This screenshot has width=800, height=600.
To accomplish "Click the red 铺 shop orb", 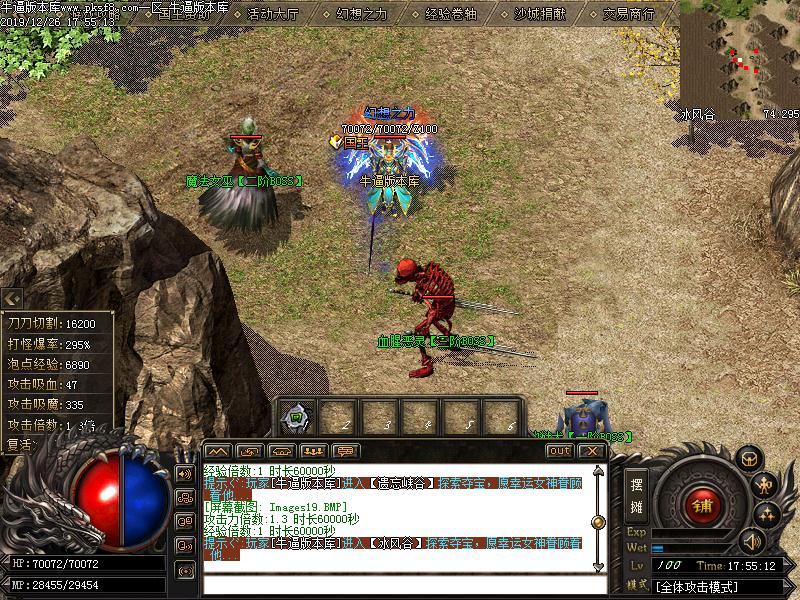I will 702,504.
